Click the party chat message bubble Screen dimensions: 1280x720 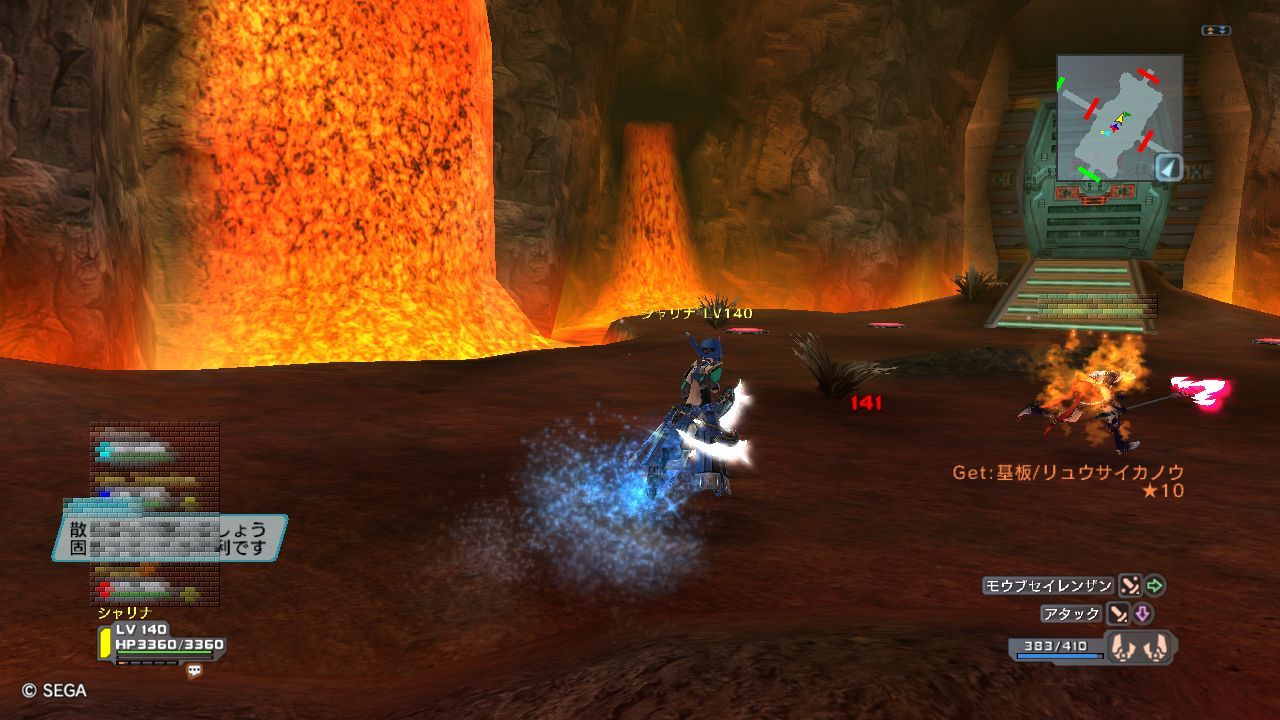(x=170, y=537)
